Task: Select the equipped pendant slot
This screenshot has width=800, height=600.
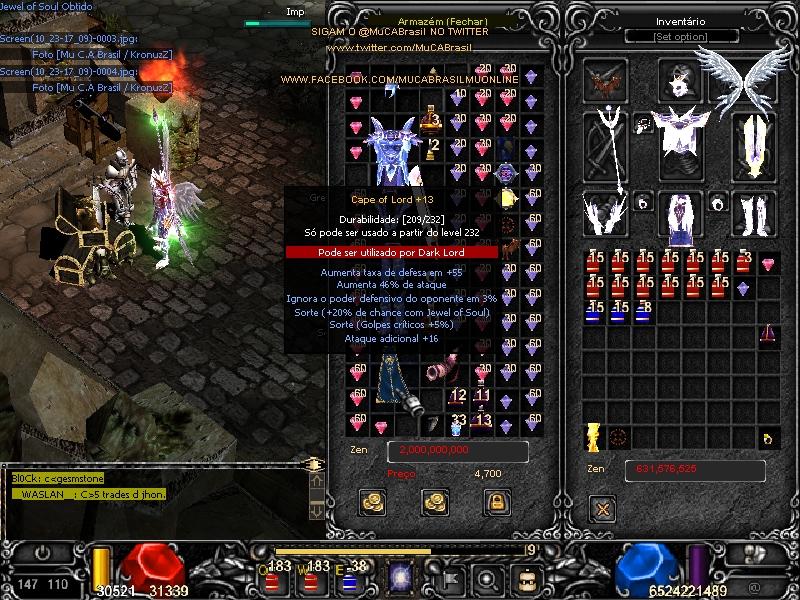Action: (x=644, y=123)
